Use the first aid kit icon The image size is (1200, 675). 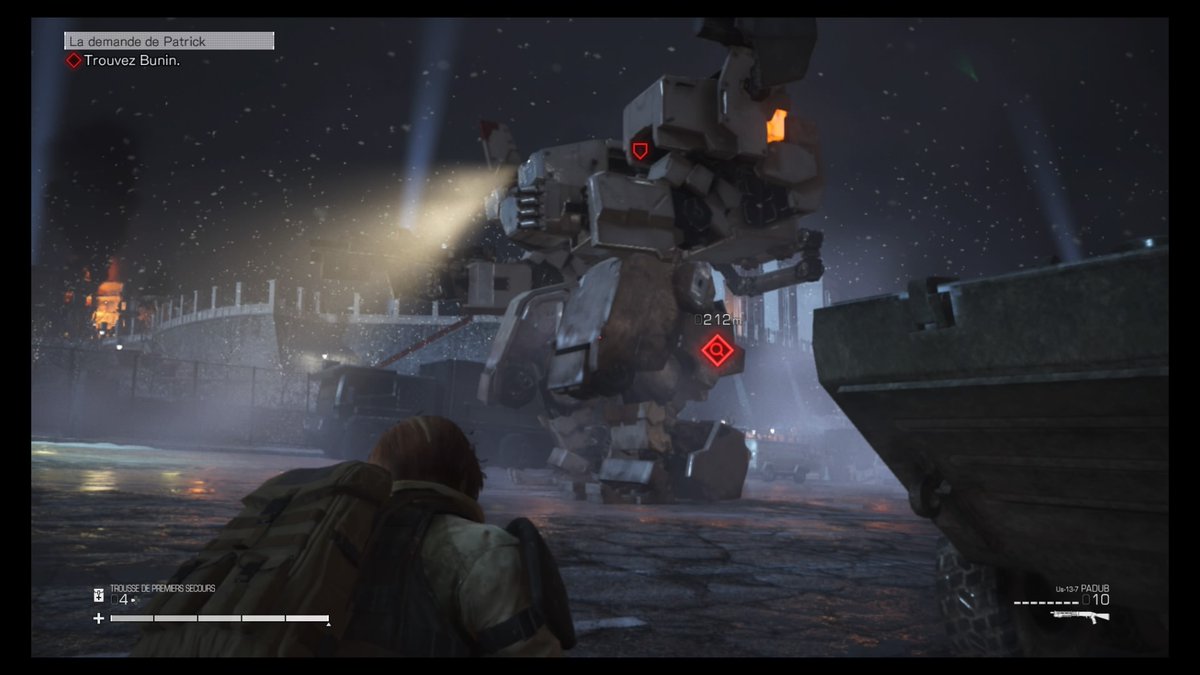[99, 595]
